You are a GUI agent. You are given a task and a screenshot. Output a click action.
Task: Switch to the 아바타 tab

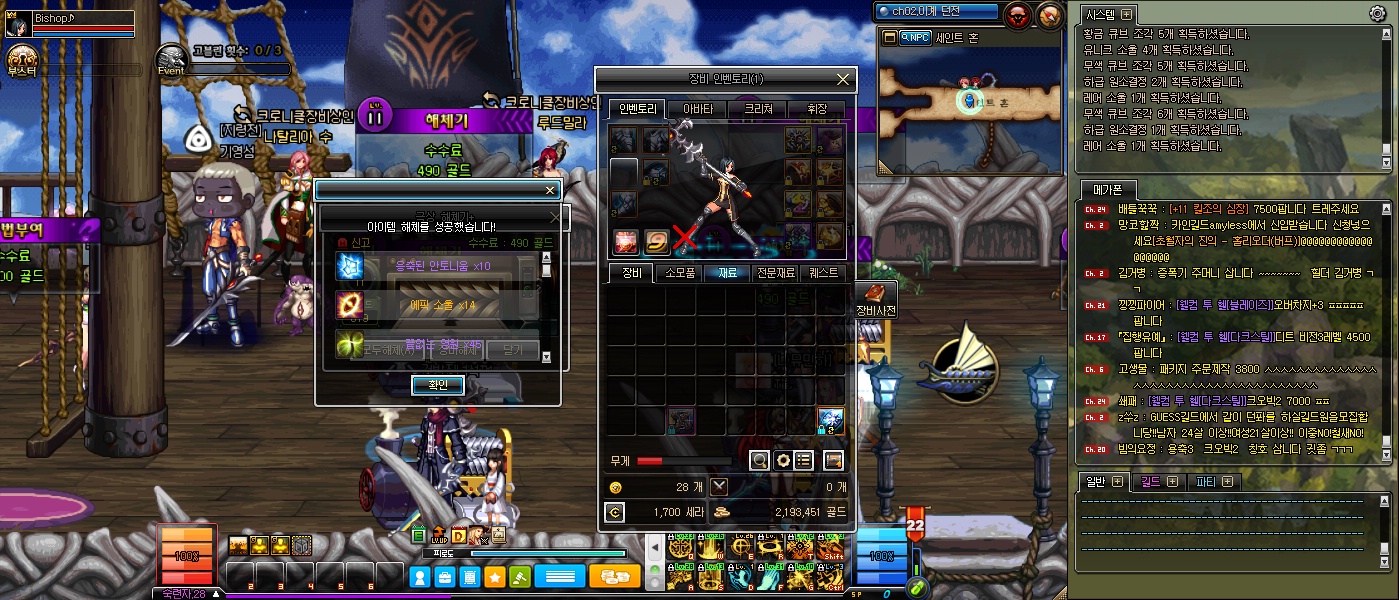[697, 109]
